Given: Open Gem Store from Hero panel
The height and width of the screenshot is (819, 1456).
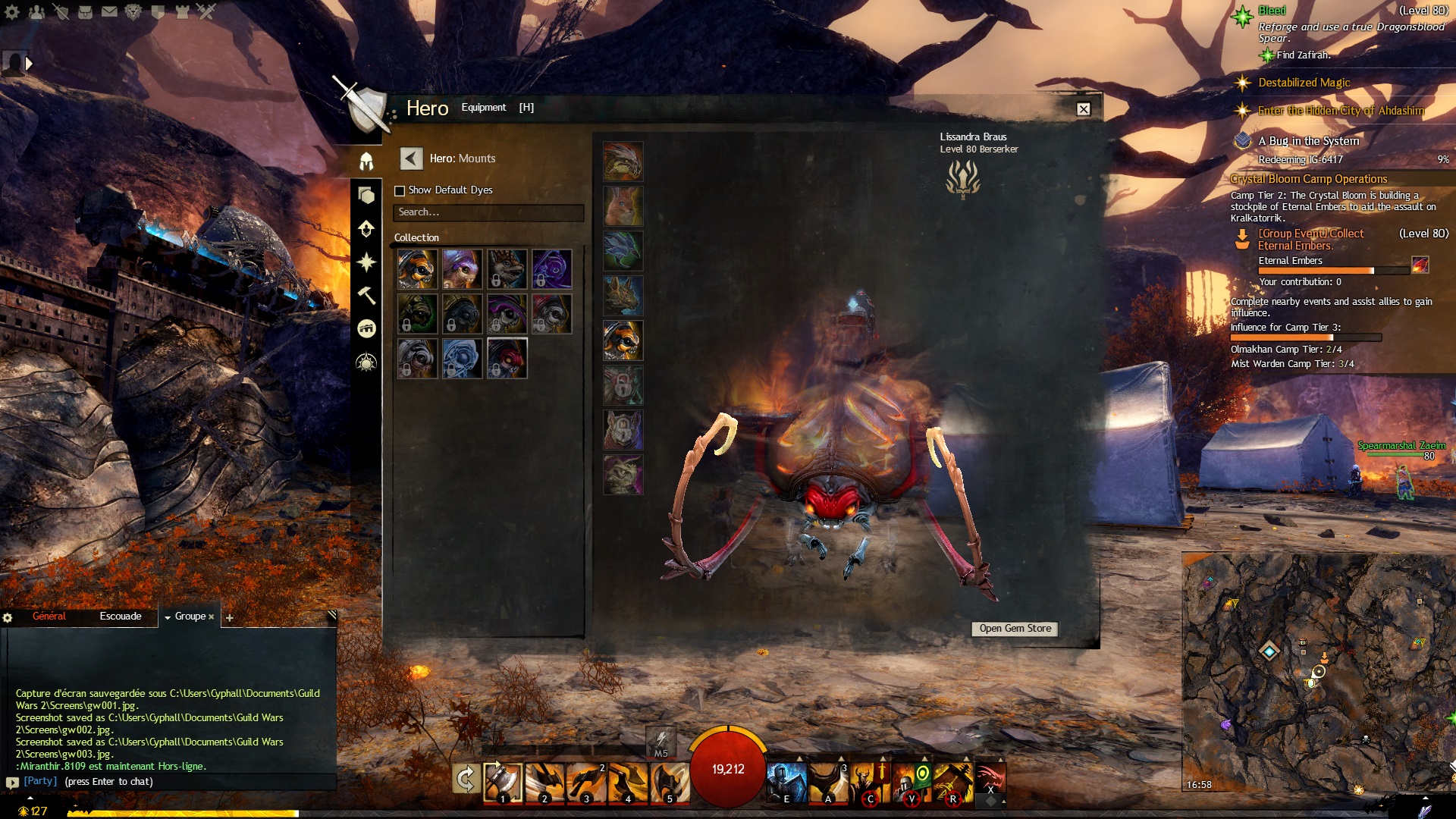Looking at the screenshot, I should pyautogui.click(x=1015, y=629).
